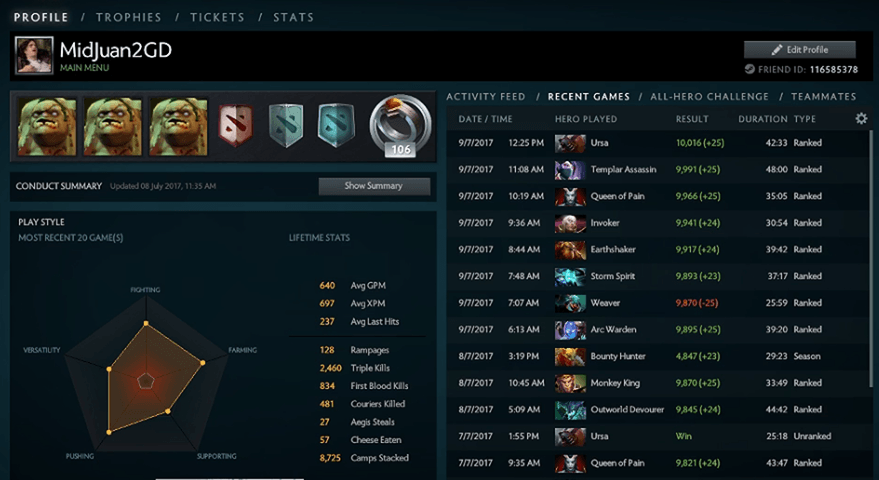Show the Stats tab
This screenshot has height=480, width=879.
point(293,17)
